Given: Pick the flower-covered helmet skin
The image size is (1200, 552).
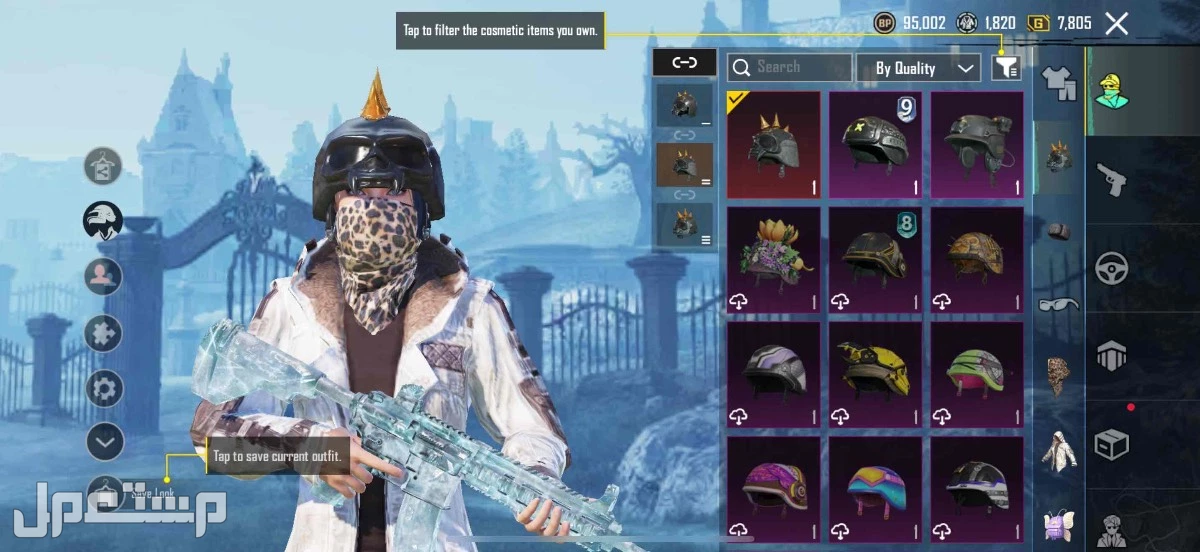Looking at the screenshot, I should (x=773, y=260).
